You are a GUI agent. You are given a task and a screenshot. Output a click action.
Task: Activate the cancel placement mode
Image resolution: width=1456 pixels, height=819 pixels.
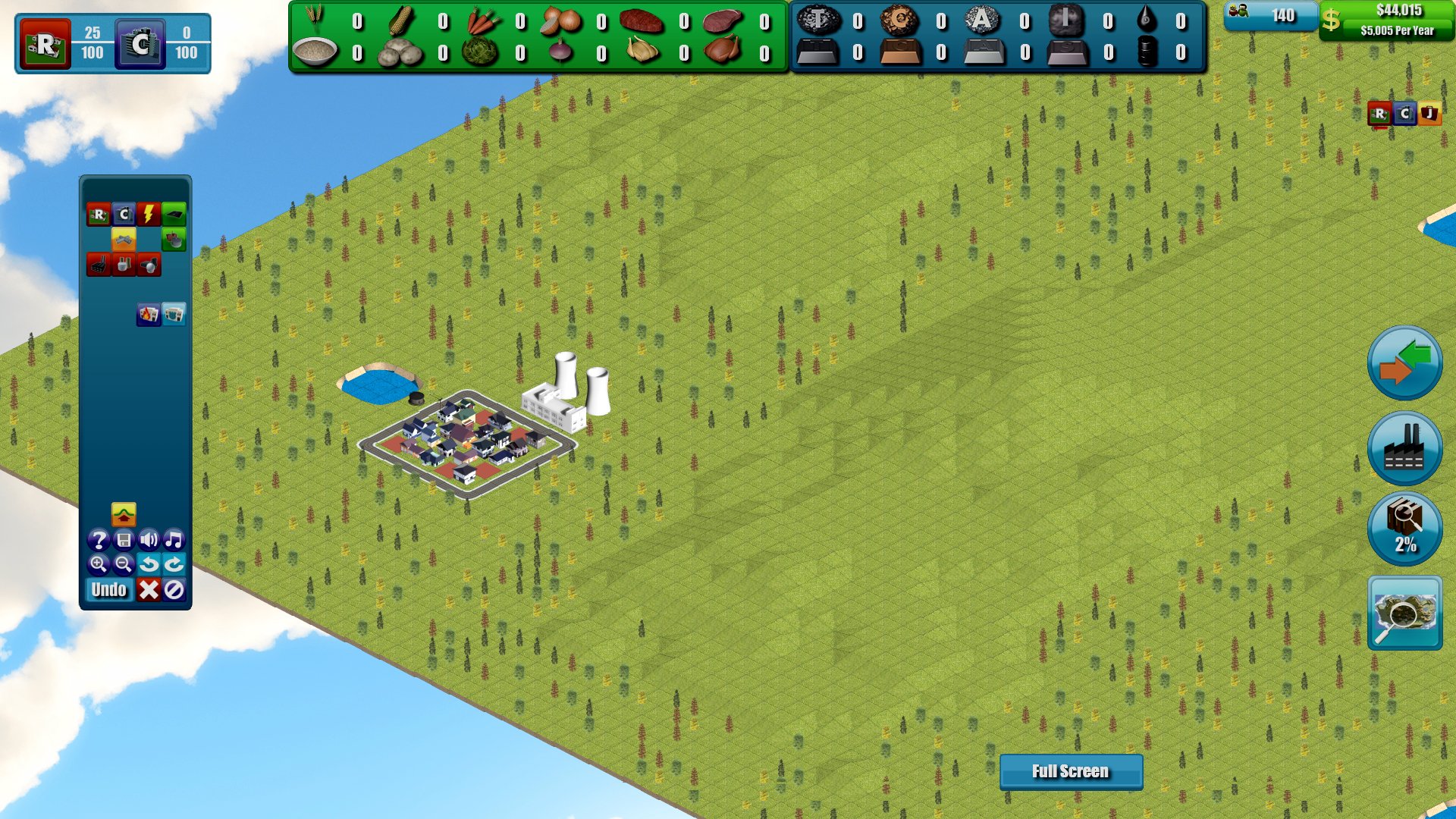point(174,590)
